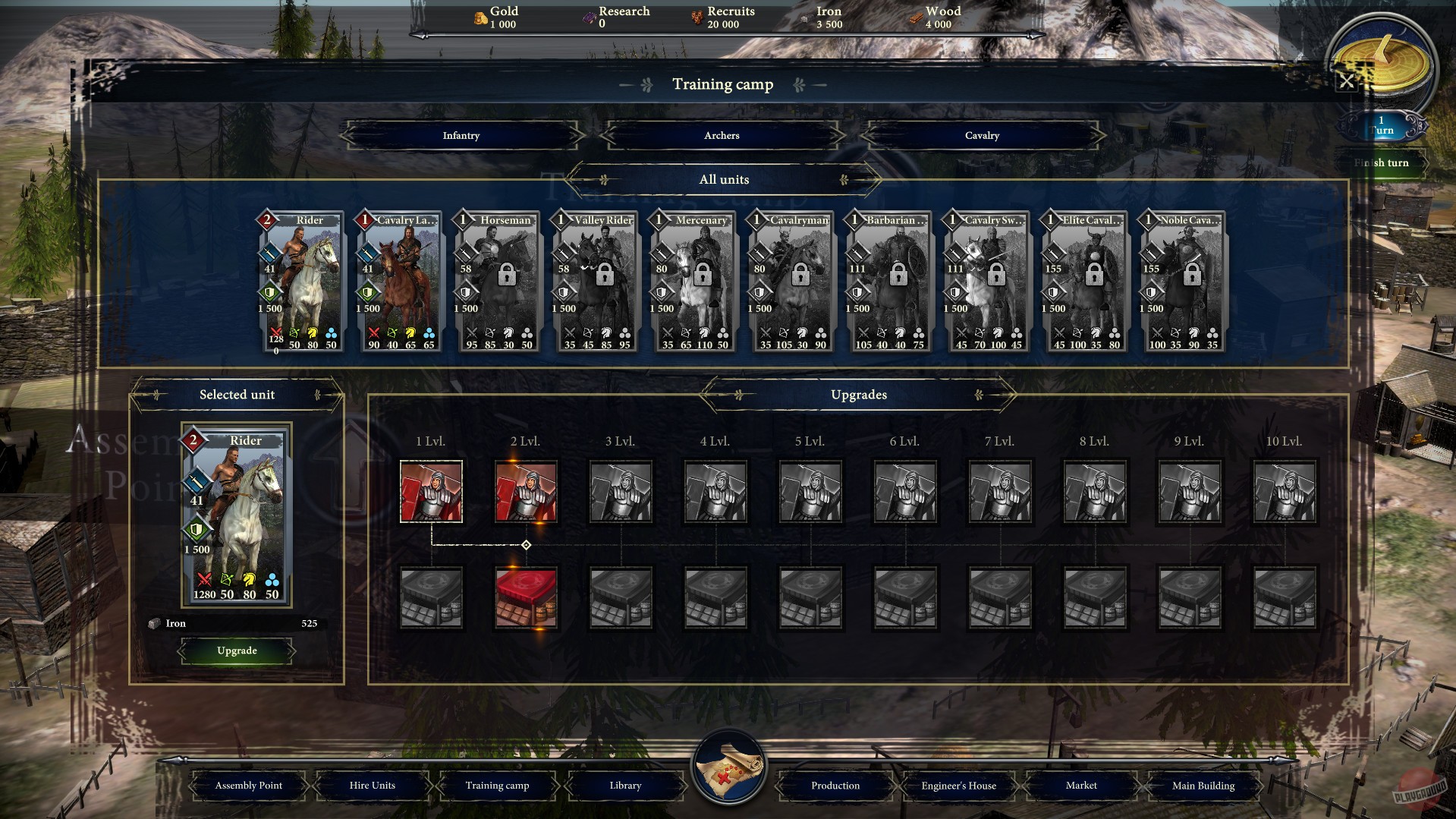Open the map icon at bottom center

click(728, 770)
